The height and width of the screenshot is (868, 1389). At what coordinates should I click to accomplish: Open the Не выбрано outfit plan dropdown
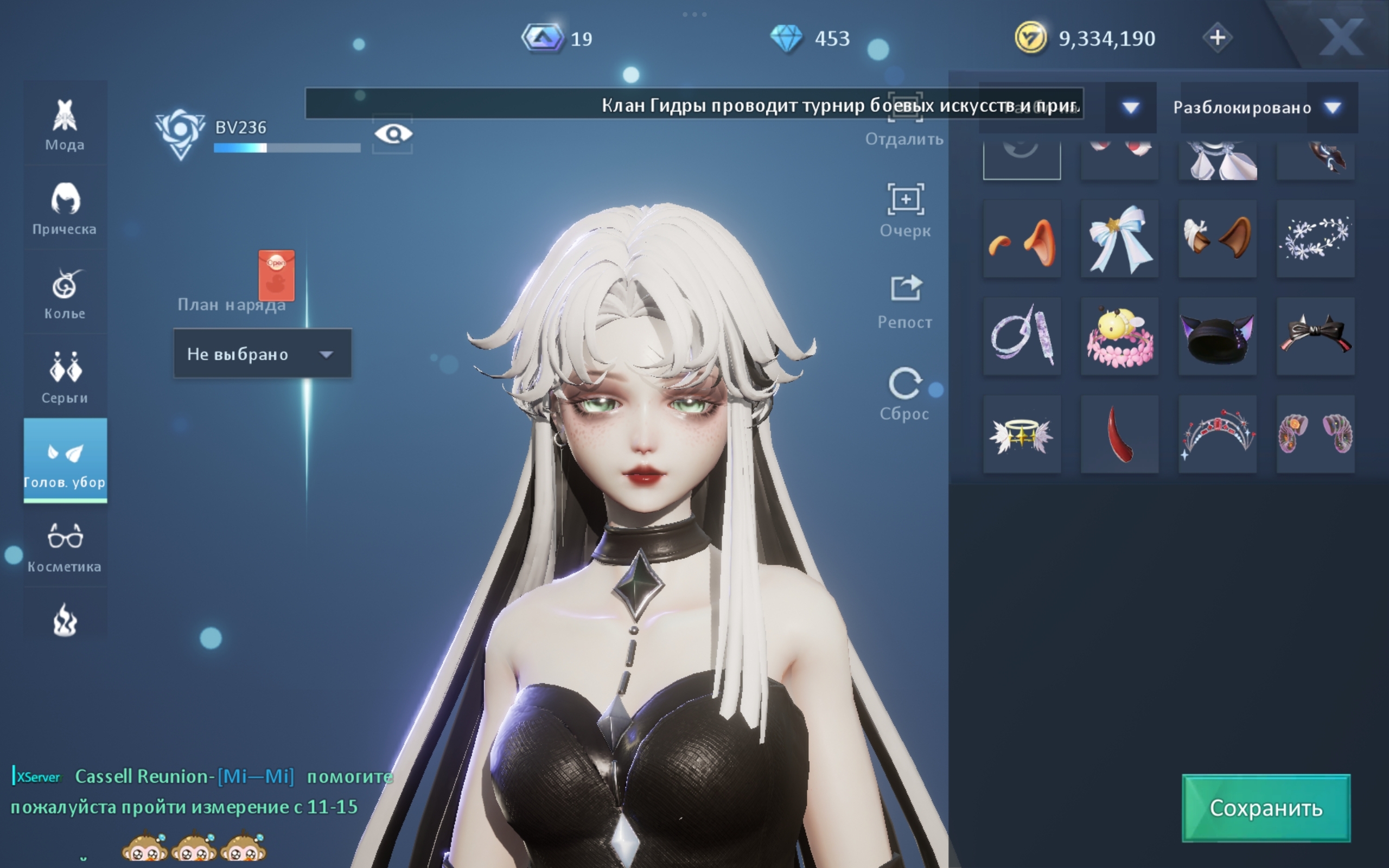pyautogui.click(x=262, y=354)
